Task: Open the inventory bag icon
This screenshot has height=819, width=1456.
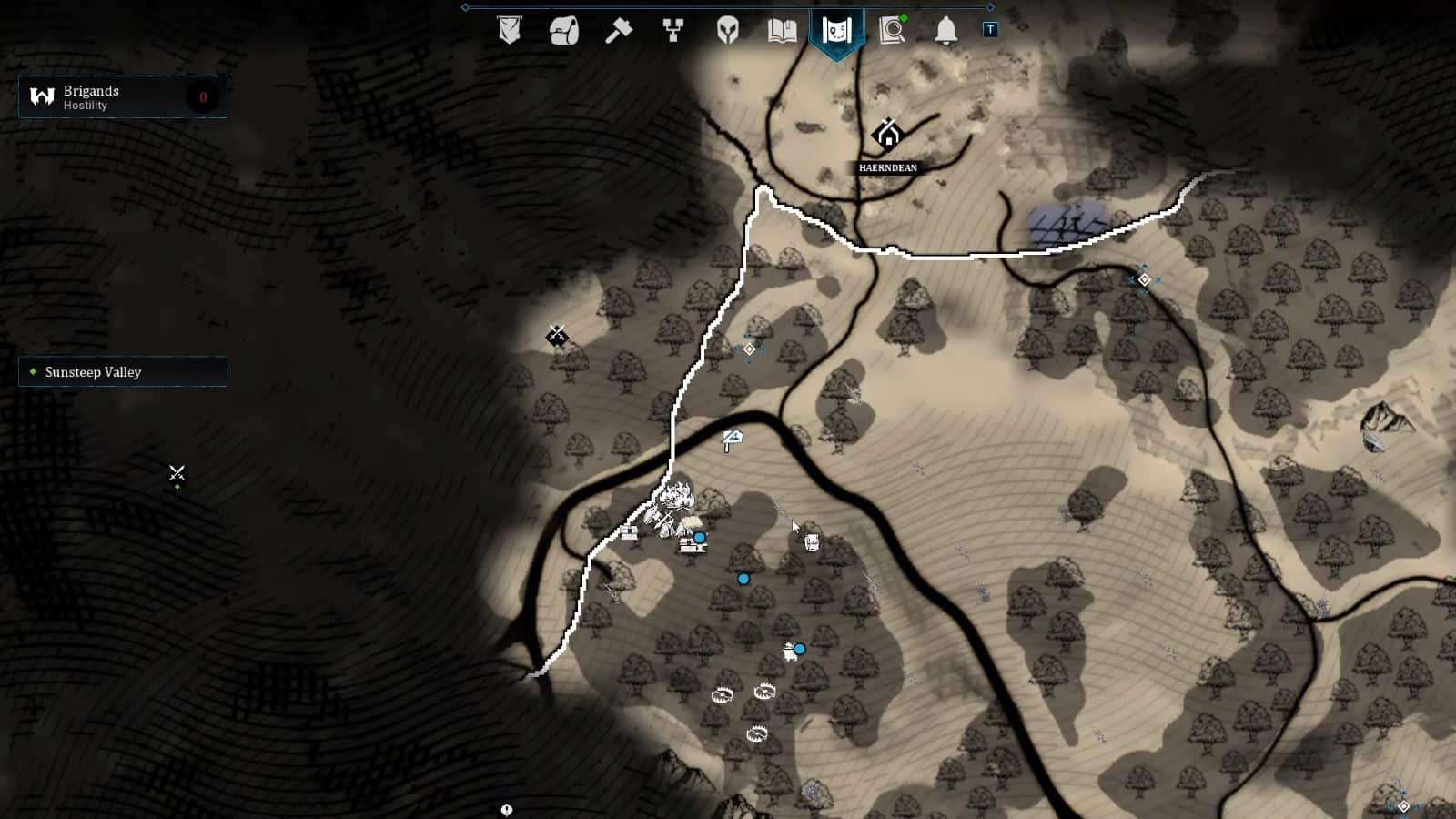Action: 564,30
